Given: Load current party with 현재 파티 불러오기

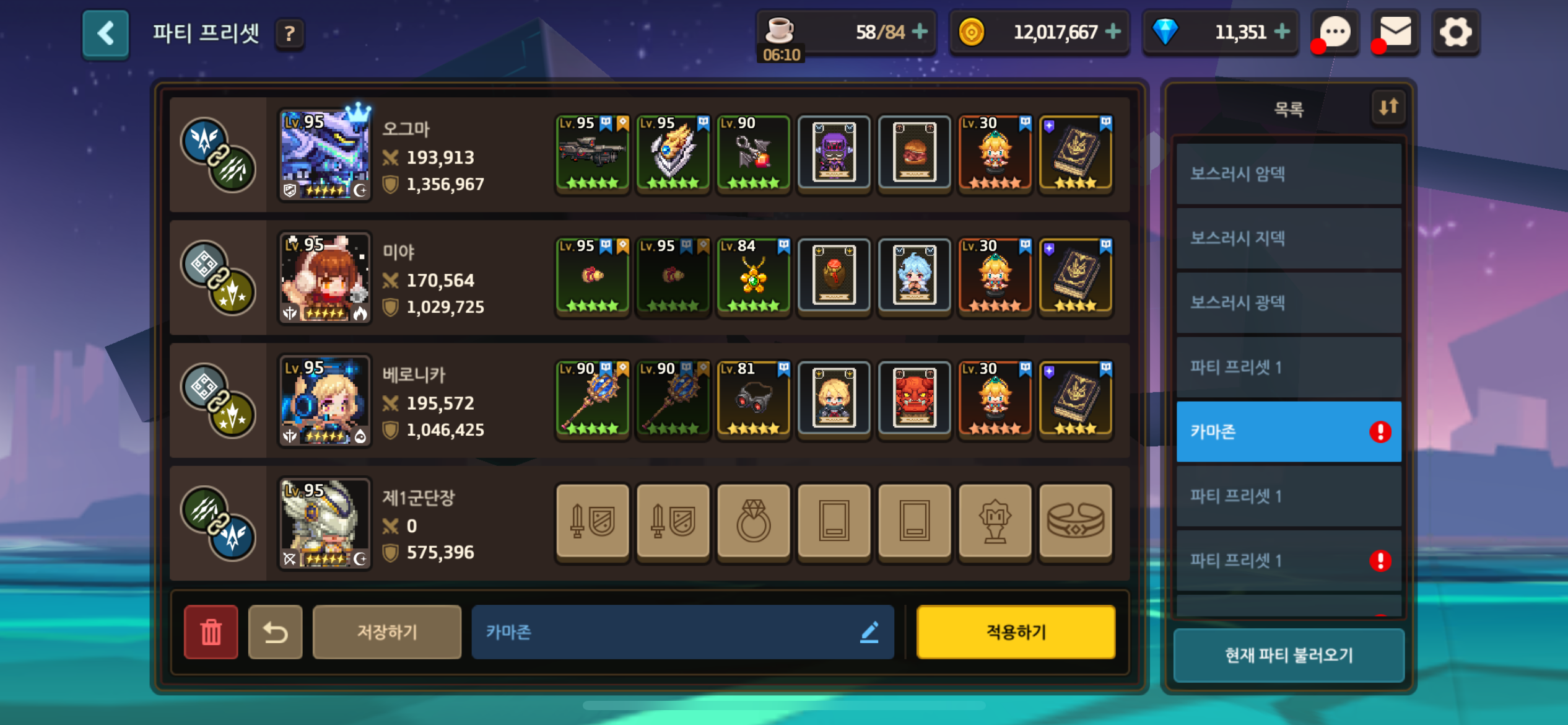Looking at the screenshot, I should click(x=1289, y=655).
